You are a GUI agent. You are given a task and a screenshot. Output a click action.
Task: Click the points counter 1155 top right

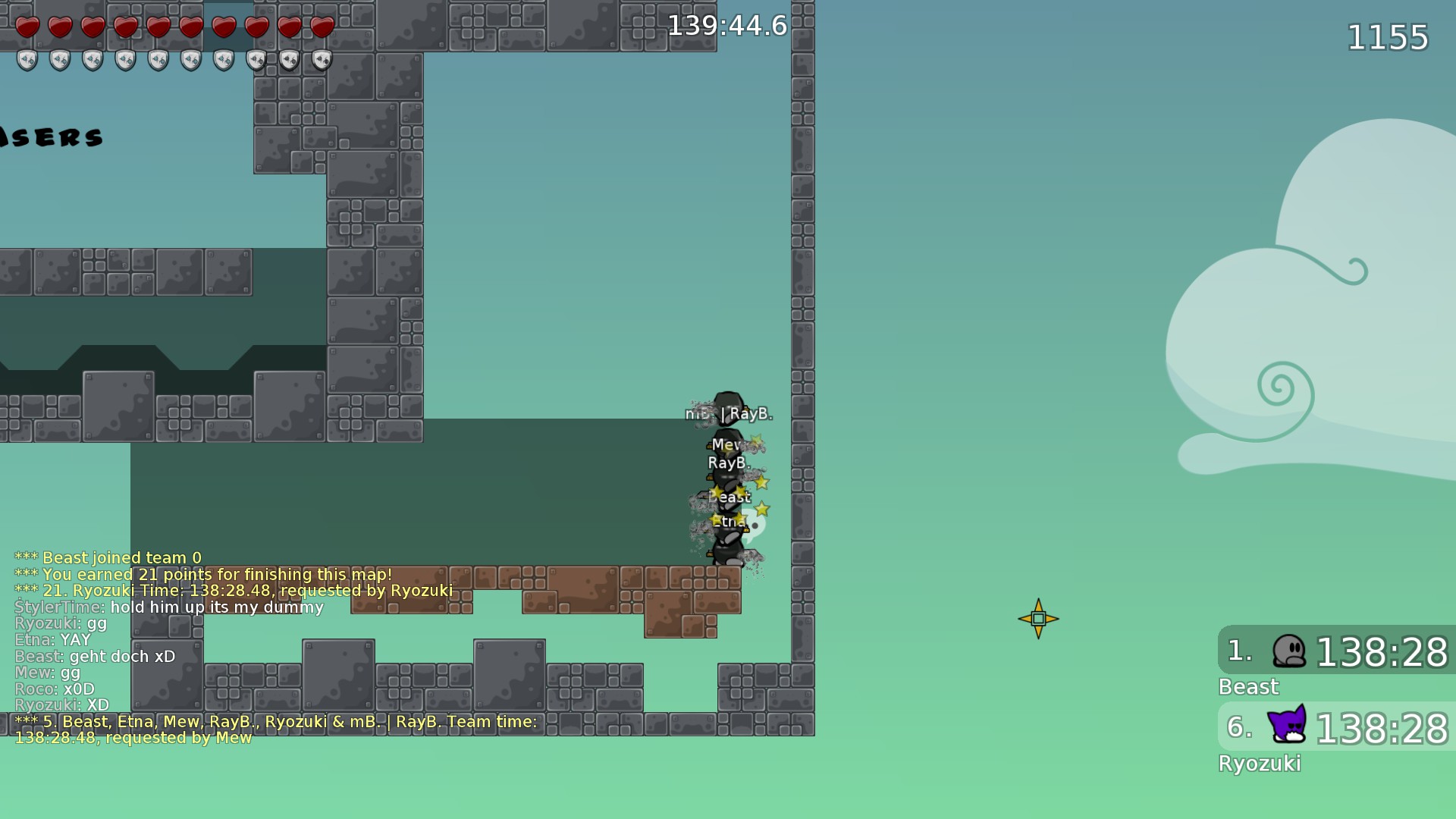[x=1388, y=38]
